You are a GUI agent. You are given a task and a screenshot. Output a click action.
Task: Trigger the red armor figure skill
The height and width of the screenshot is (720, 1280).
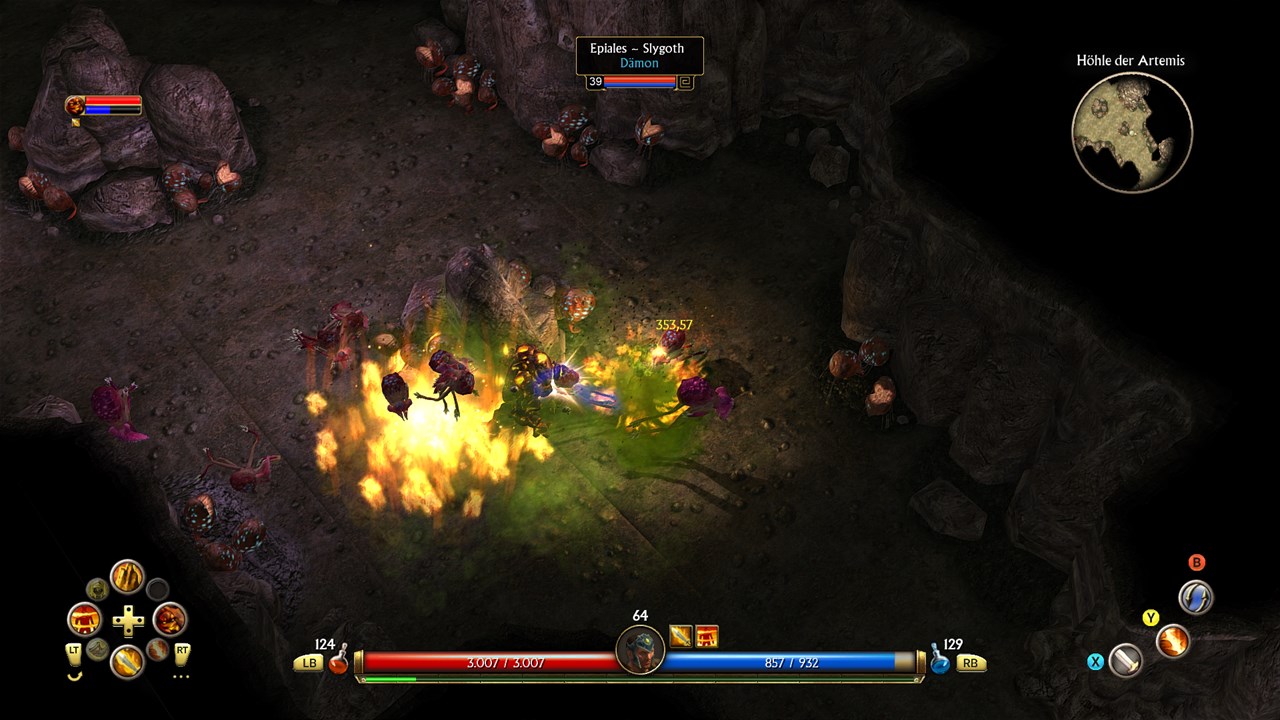tap(85, 619)
